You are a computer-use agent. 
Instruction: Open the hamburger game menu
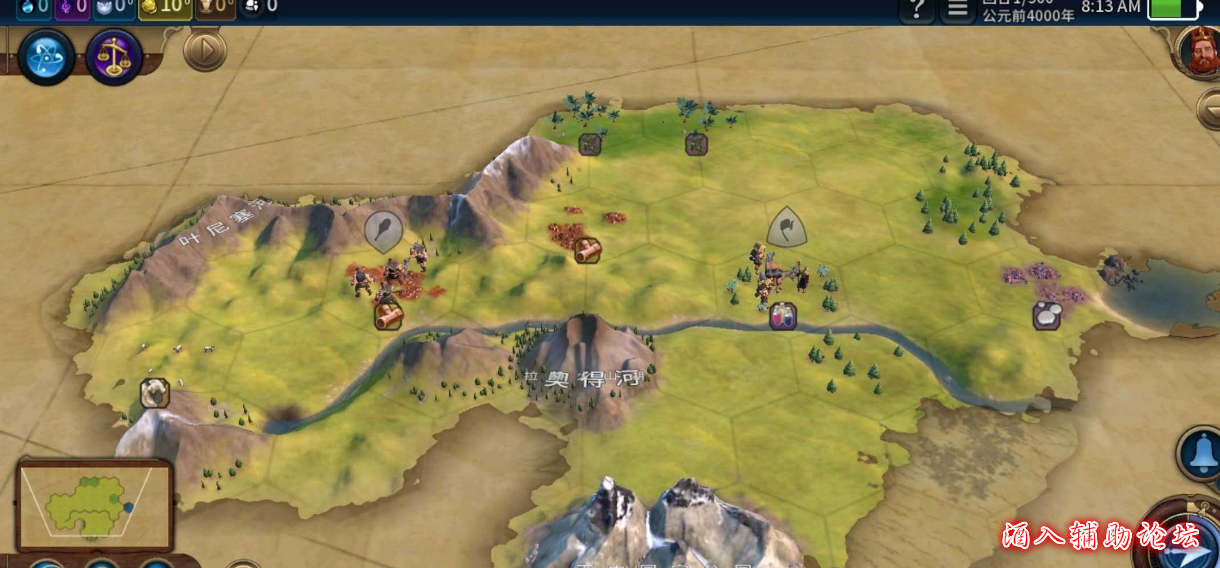click(x=957, y=9)
